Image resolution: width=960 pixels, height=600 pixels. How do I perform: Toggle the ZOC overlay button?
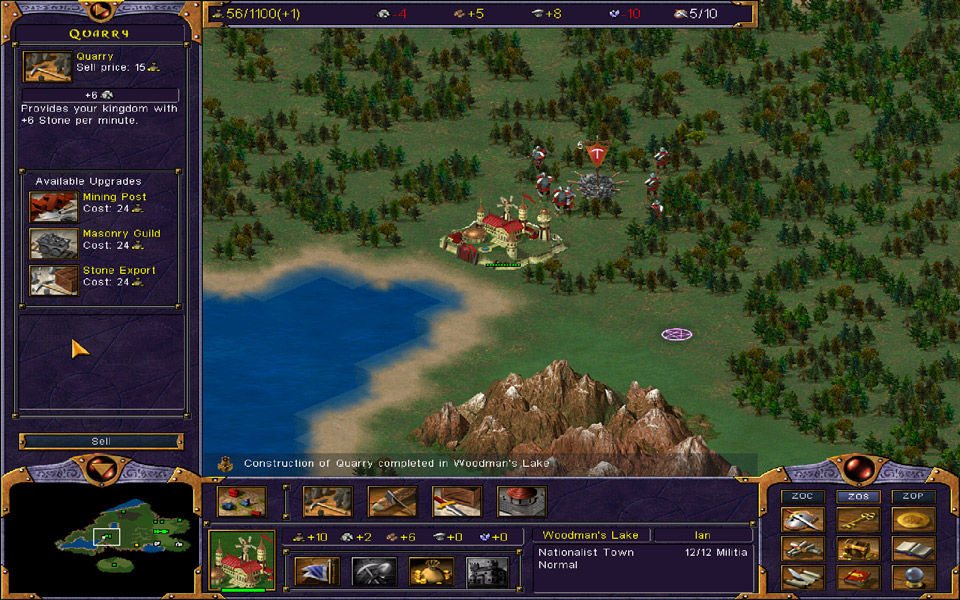[x=803, y=496]
